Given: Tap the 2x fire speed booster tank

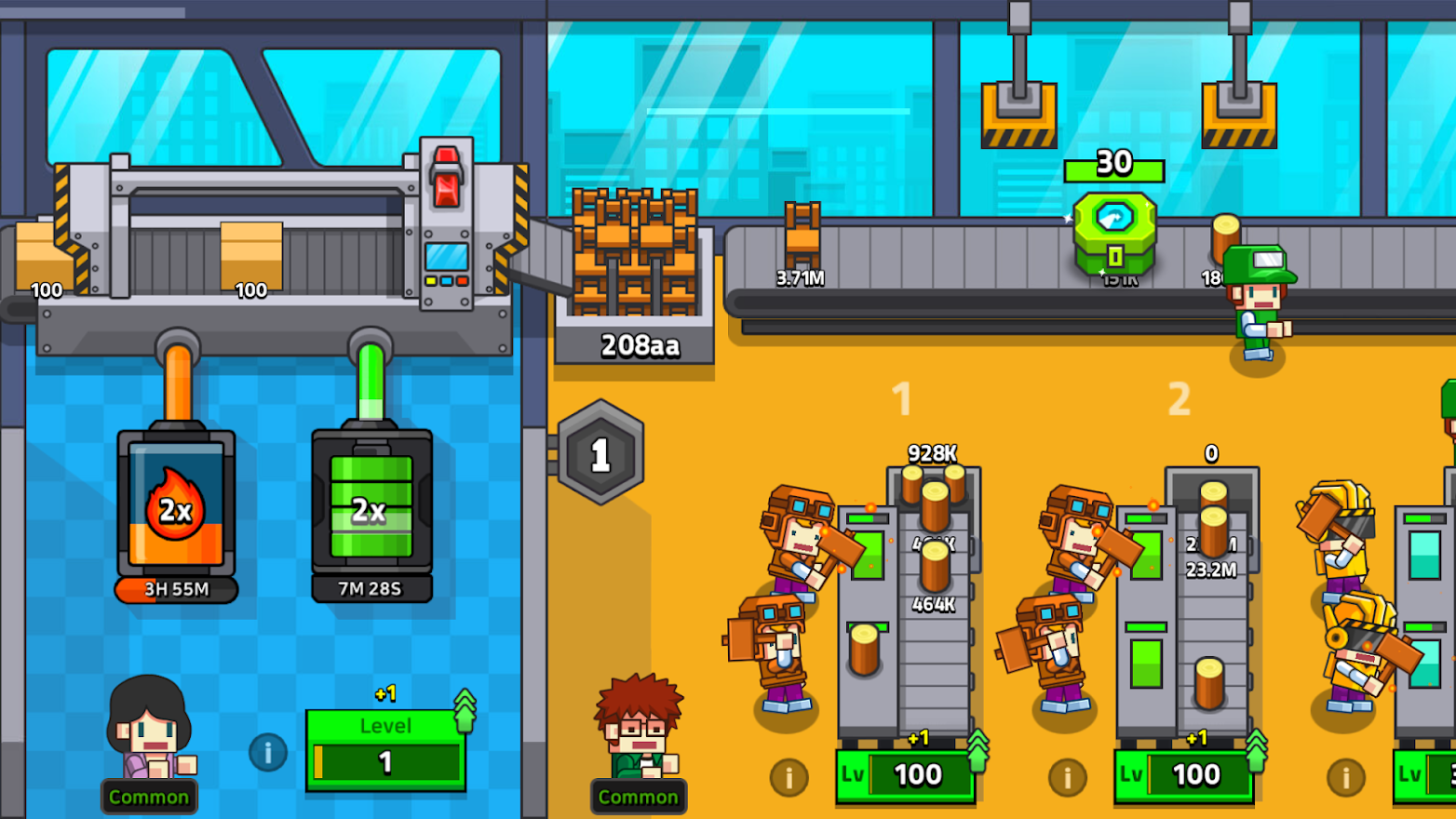Looking at the screenshot, I should point(175,507).
